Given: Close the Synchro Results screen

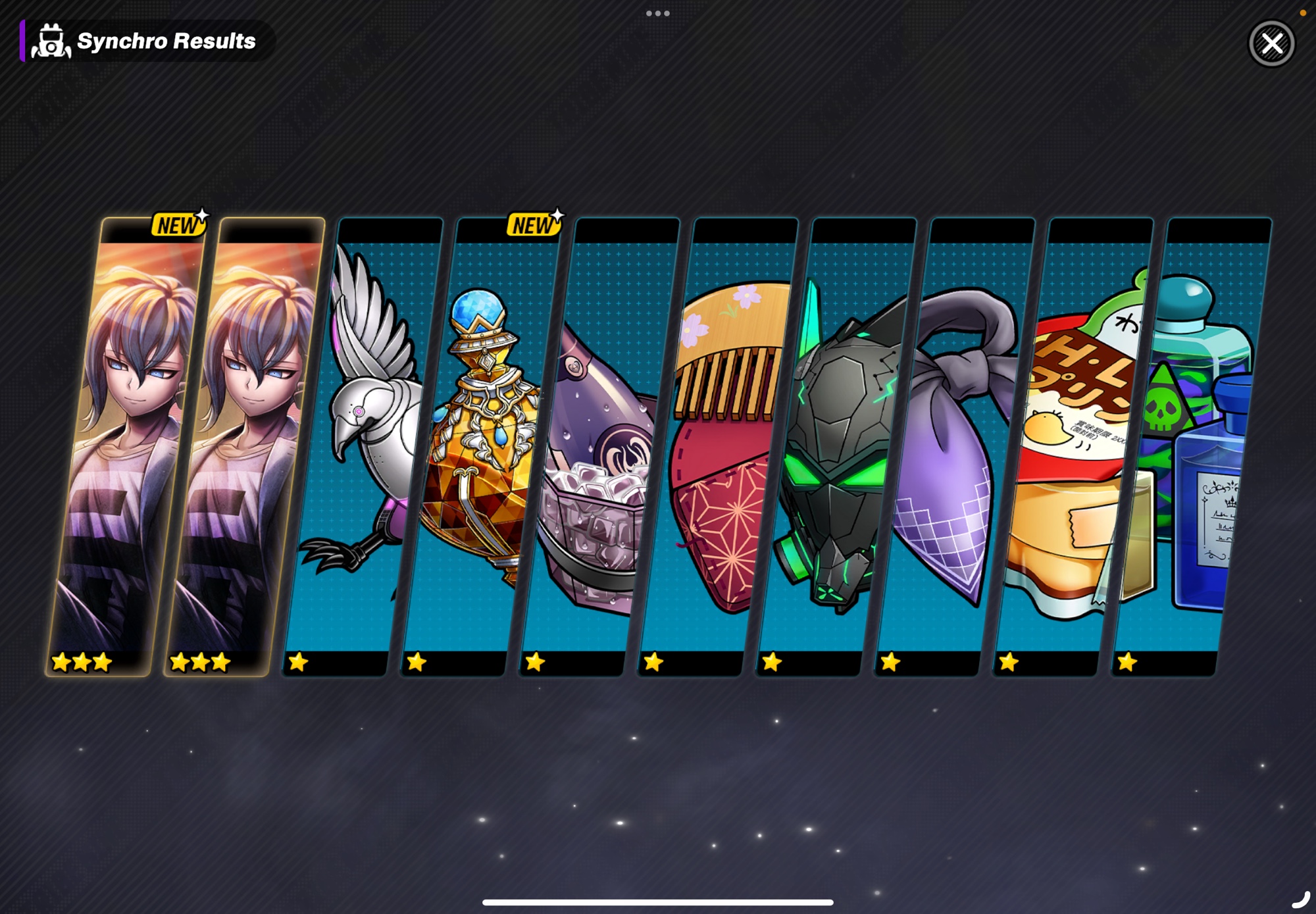Looking at the screenshot, I should coord(1271,44).
